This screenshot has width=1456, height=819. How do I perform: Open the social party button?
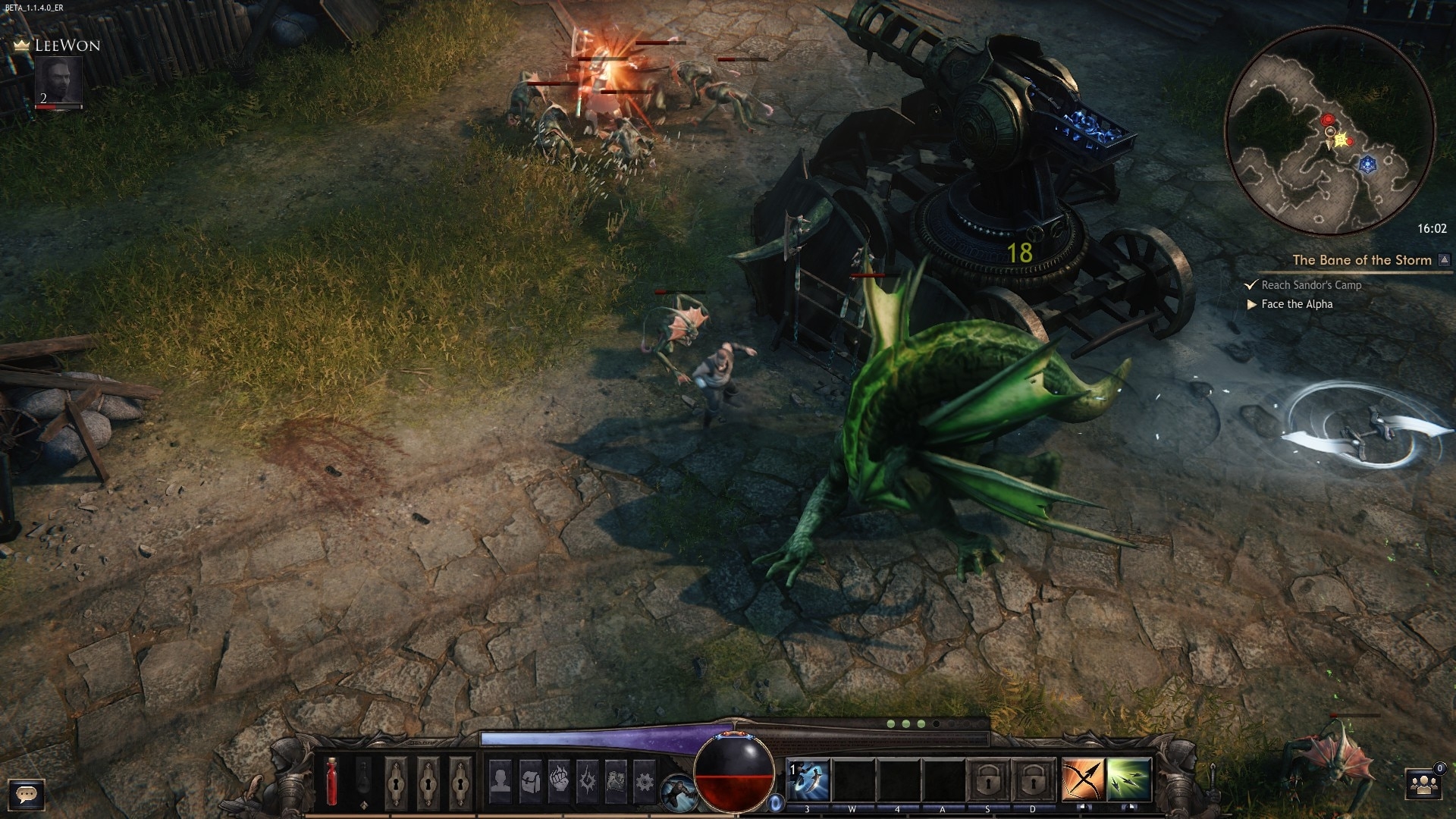point(1423,785)
